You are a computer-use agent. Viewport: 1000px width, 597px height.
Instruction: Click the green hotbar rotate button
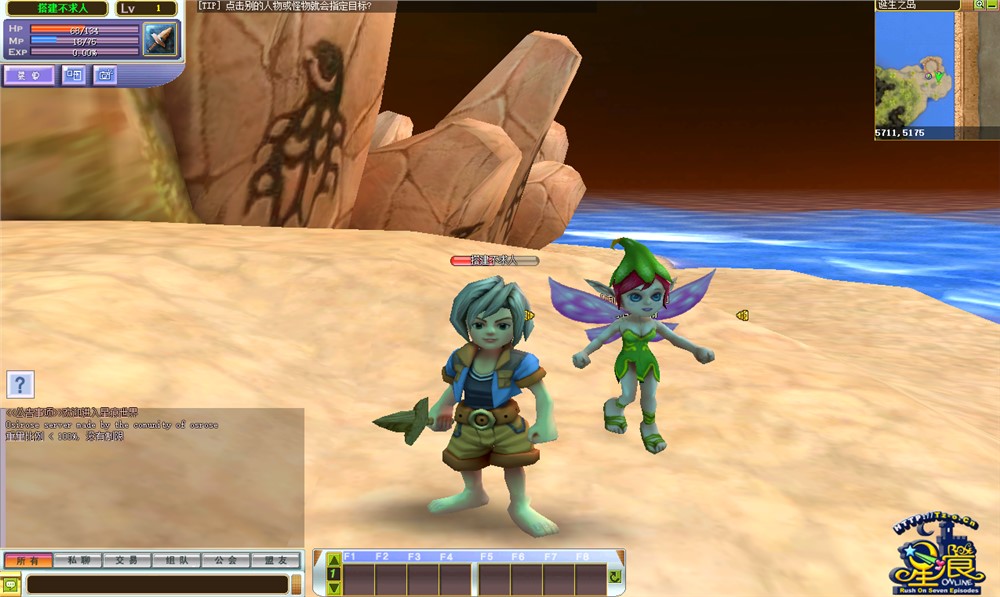(615, 577)
